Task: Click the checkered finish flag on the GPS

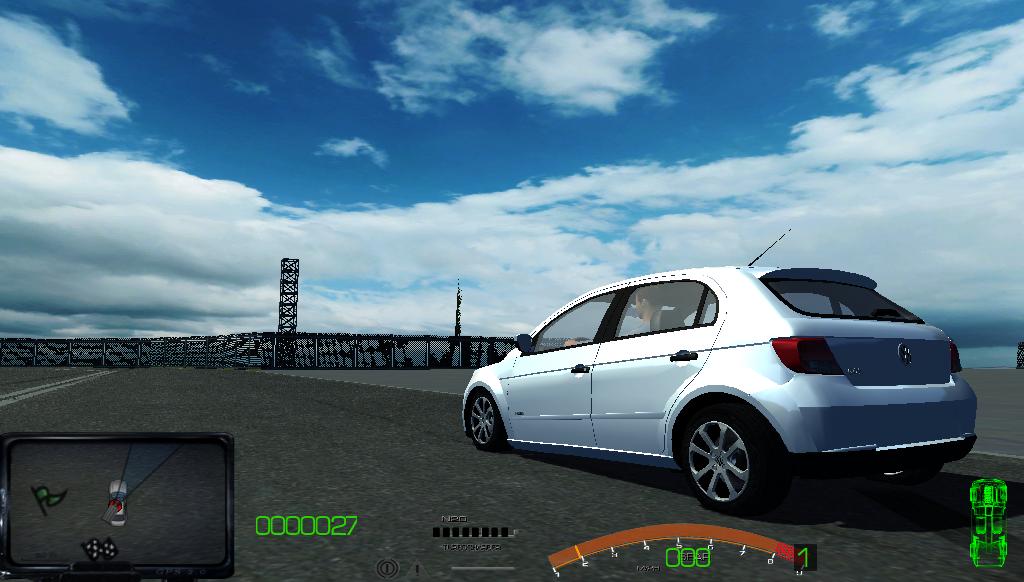Action: (99, 548)
